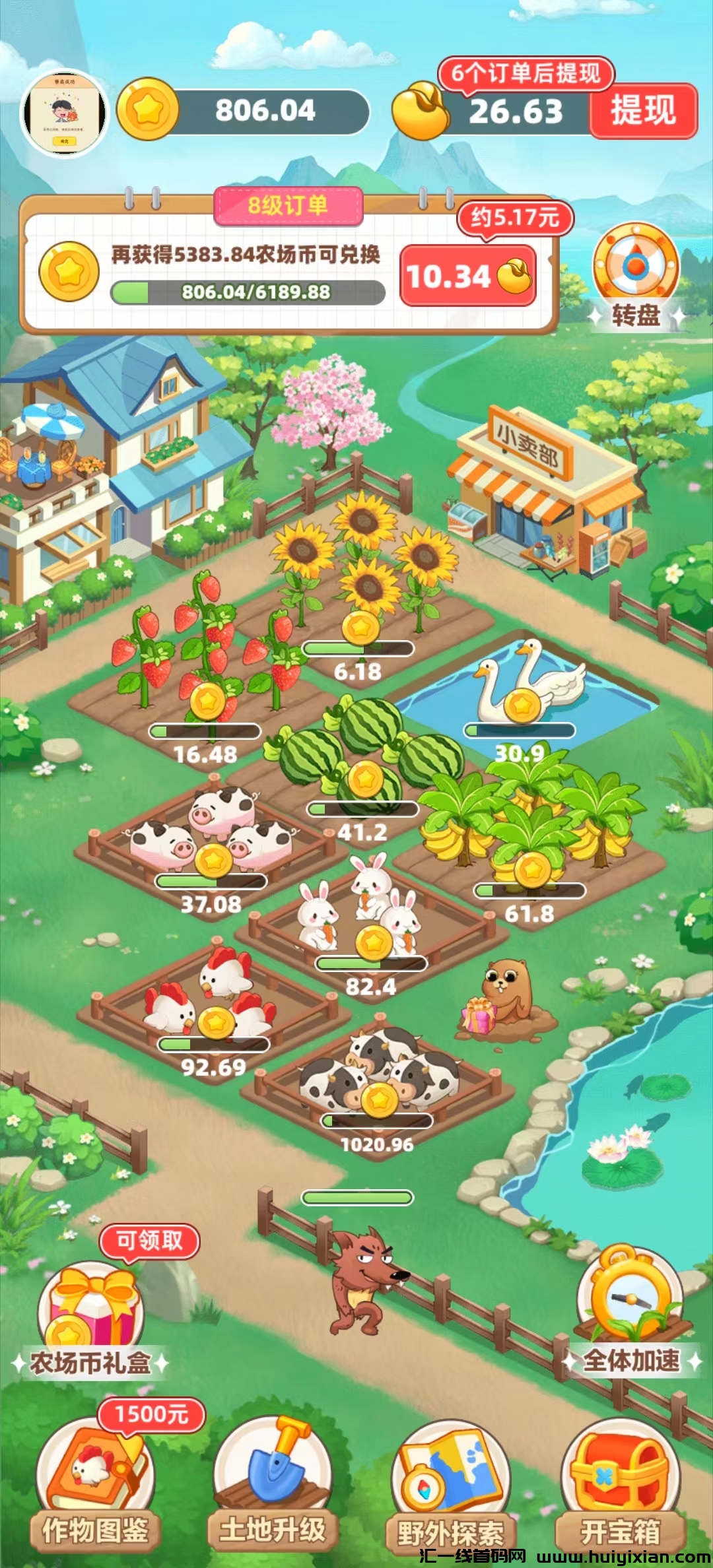Image resolution: width=713 pixels, height=1568 pixels.
Task: Collect the coin on the chicken pen
Action: (x=216, y=1023)
